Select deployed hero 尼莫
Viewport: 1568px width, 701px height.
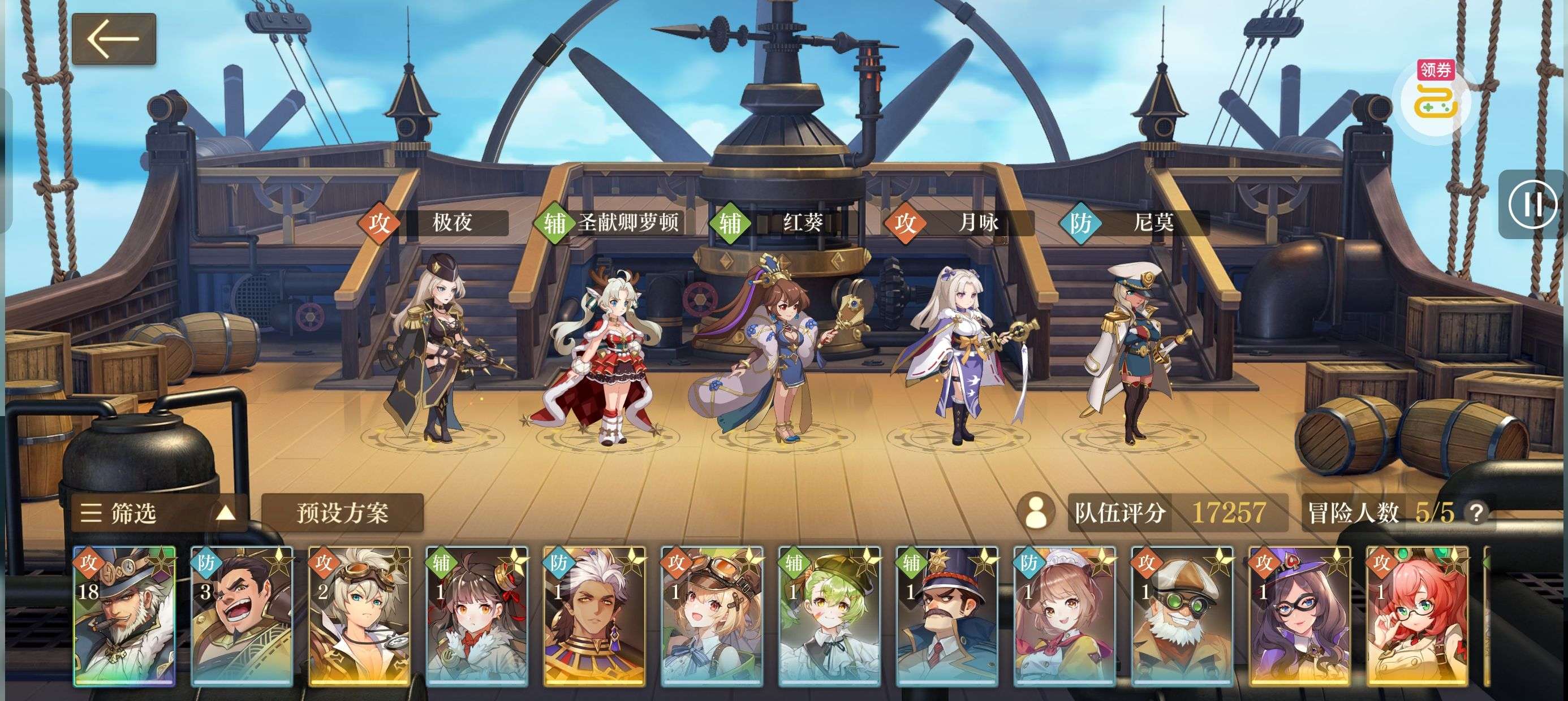(x=1134, y=353)
